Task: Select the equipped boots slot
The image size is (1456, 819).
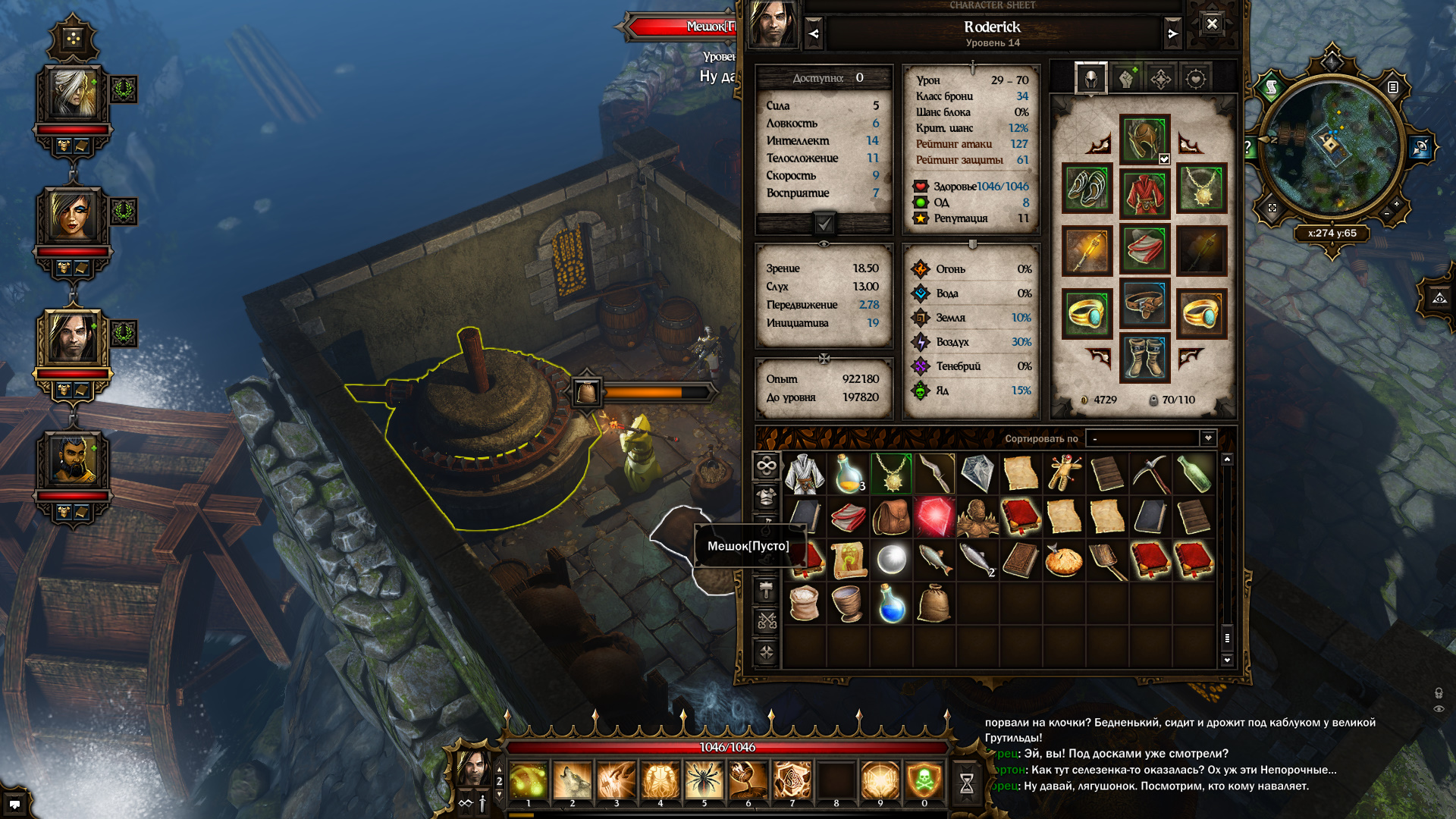Action: point(1144,357)
